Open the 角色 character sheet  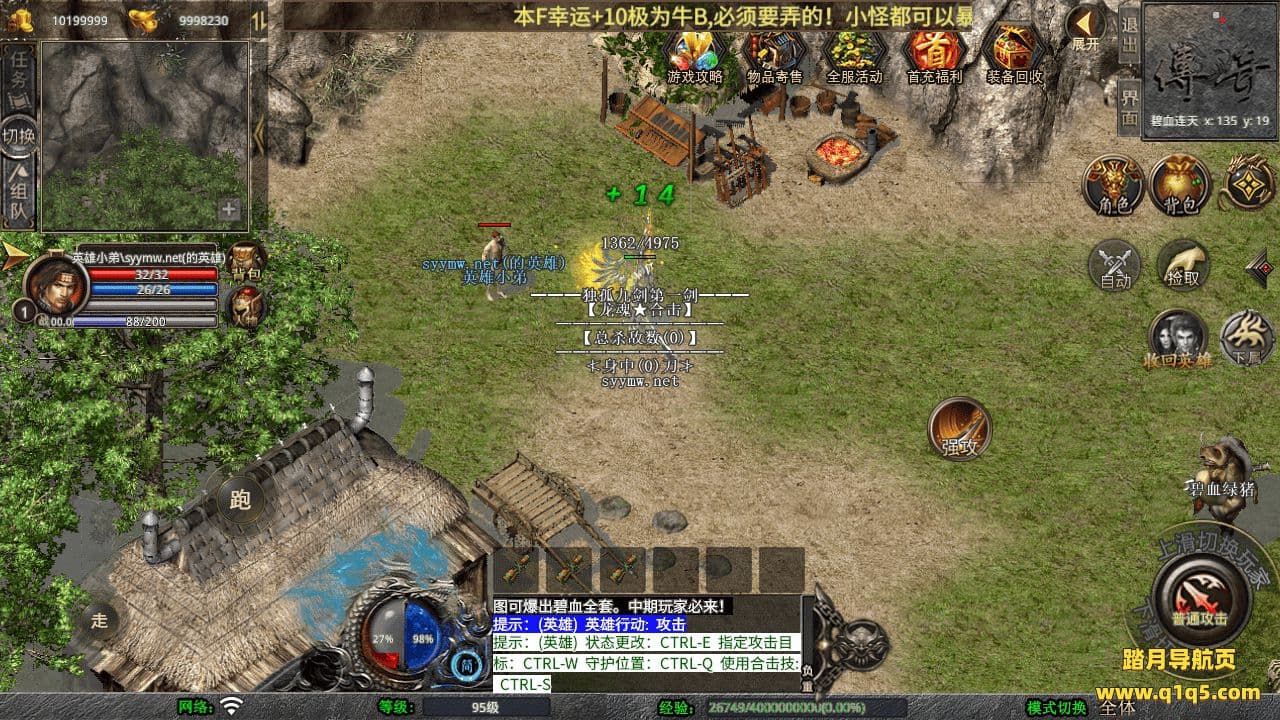click(x=1114, y=185)
